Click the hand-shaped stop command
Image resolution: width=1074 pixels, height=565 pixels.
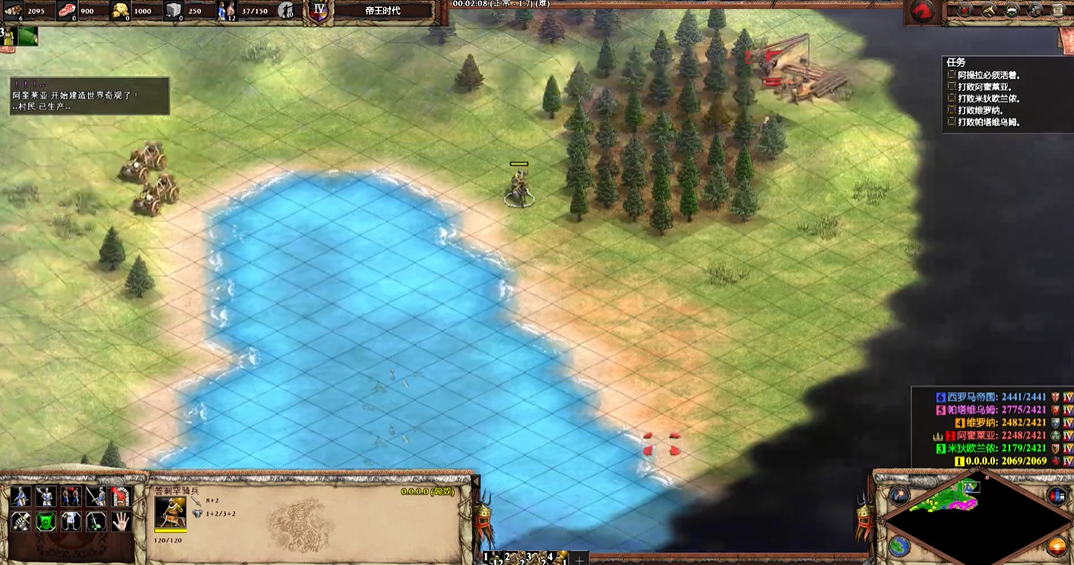click(x=120, y=521)
